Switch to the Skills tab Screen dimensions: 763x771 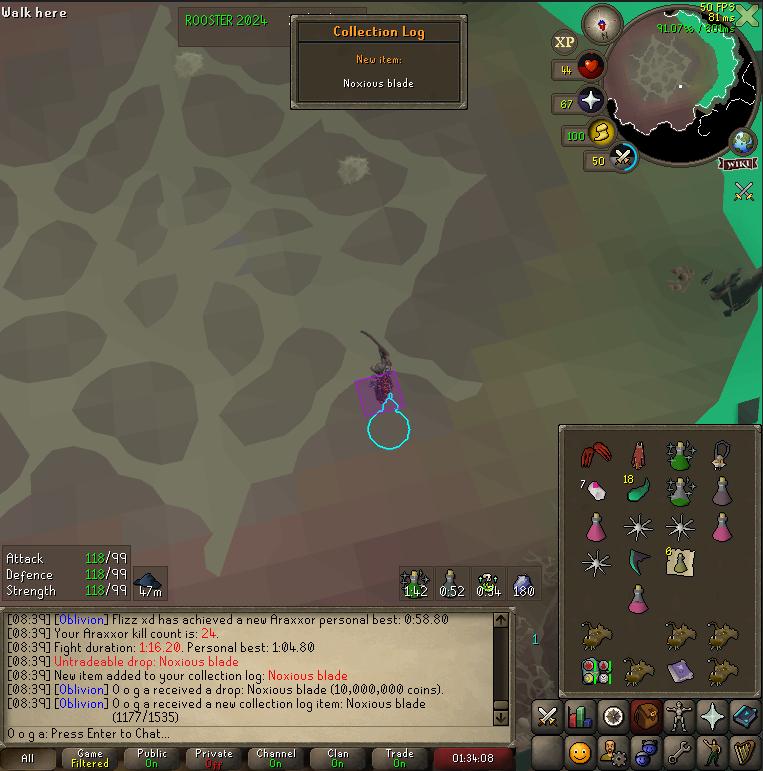pos(580,716)
